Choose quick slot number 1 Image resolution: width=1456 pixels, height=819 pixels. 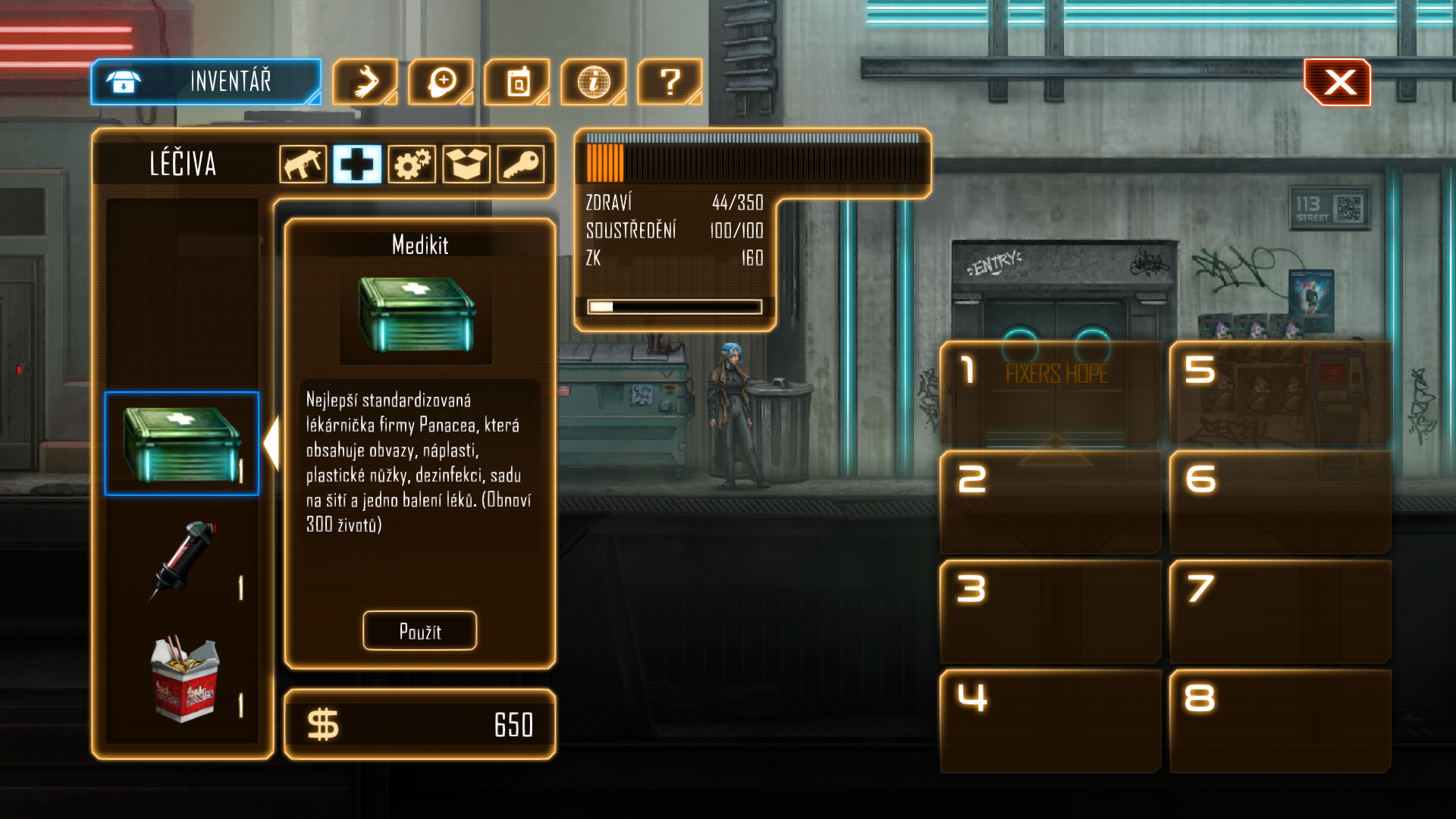coord(1050,393)
